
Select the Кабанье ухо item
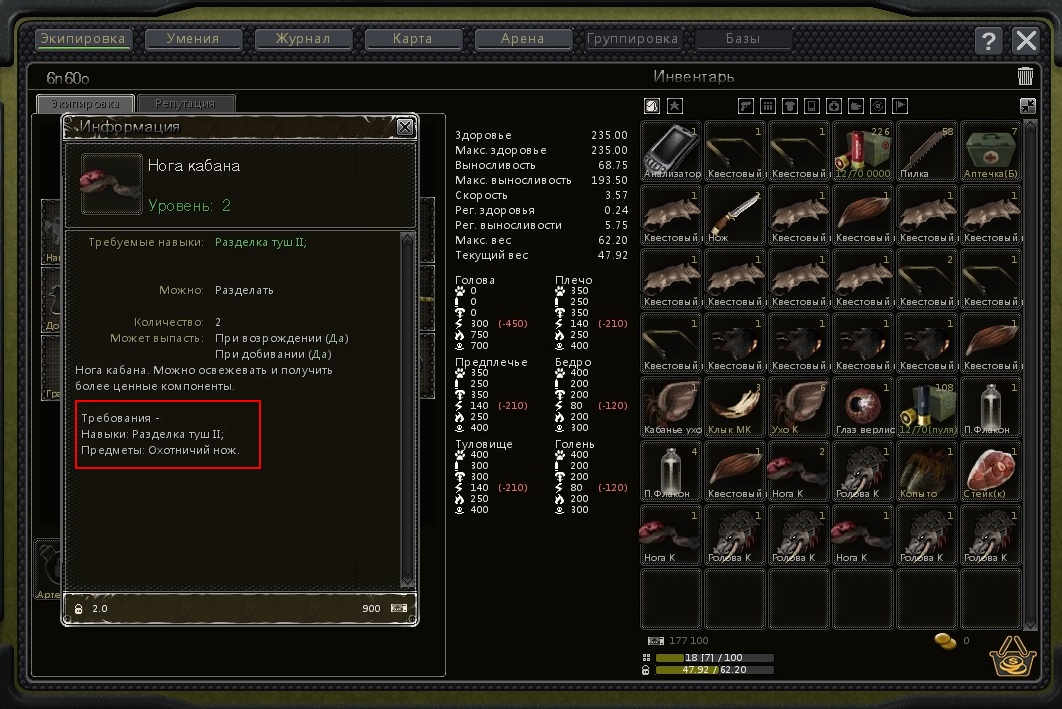click(671, 407)
